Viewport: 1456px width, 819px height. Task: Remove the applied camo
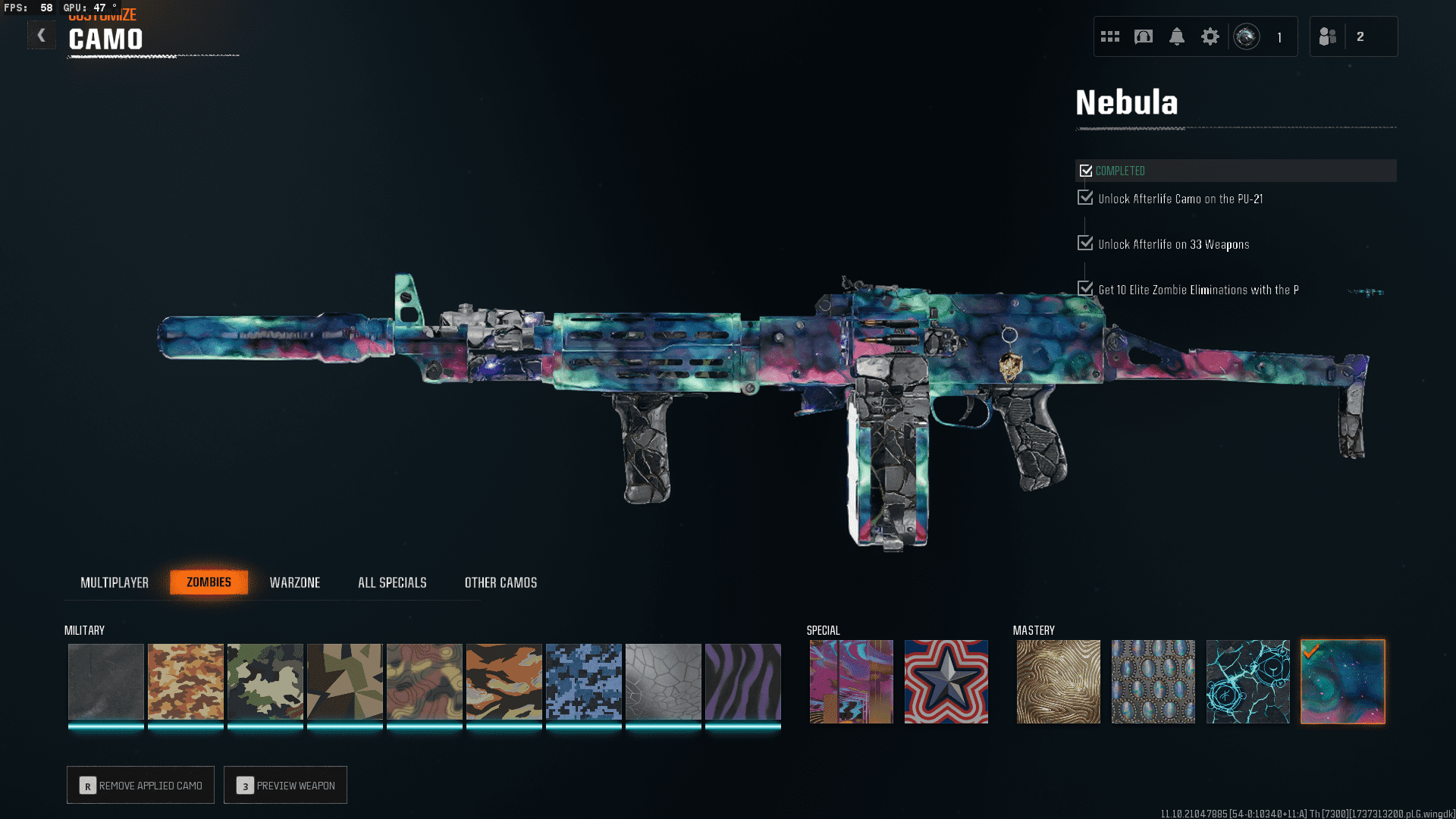141,785
